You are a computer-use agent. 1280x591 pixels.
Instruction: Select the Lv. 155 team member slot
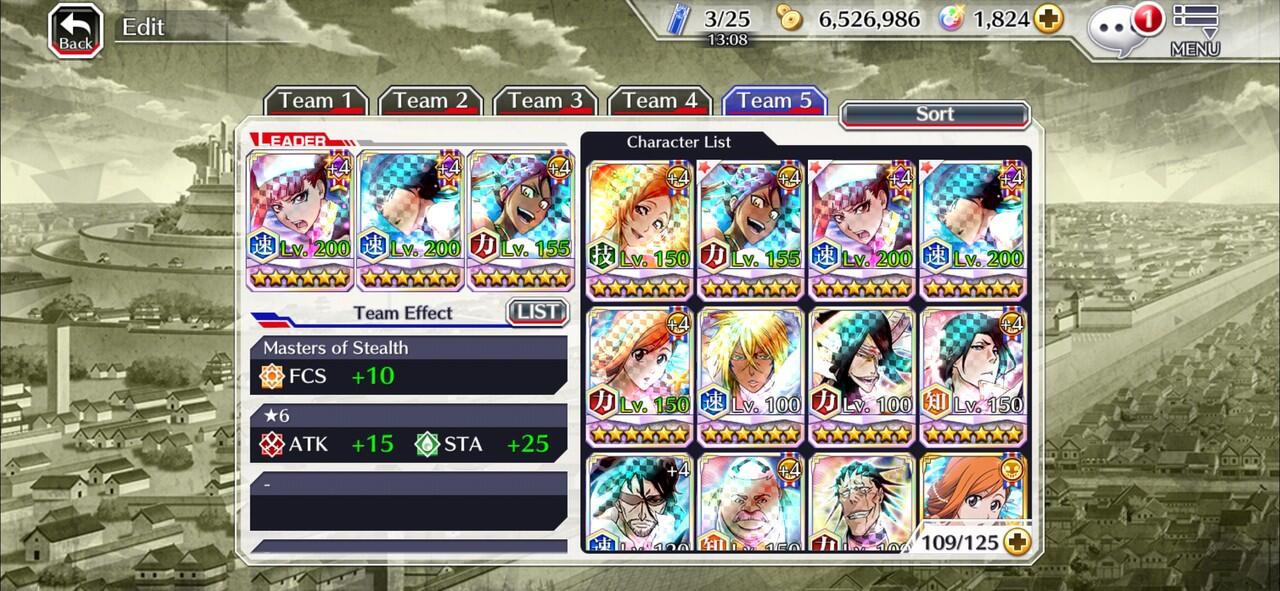(x=521, y=220)
